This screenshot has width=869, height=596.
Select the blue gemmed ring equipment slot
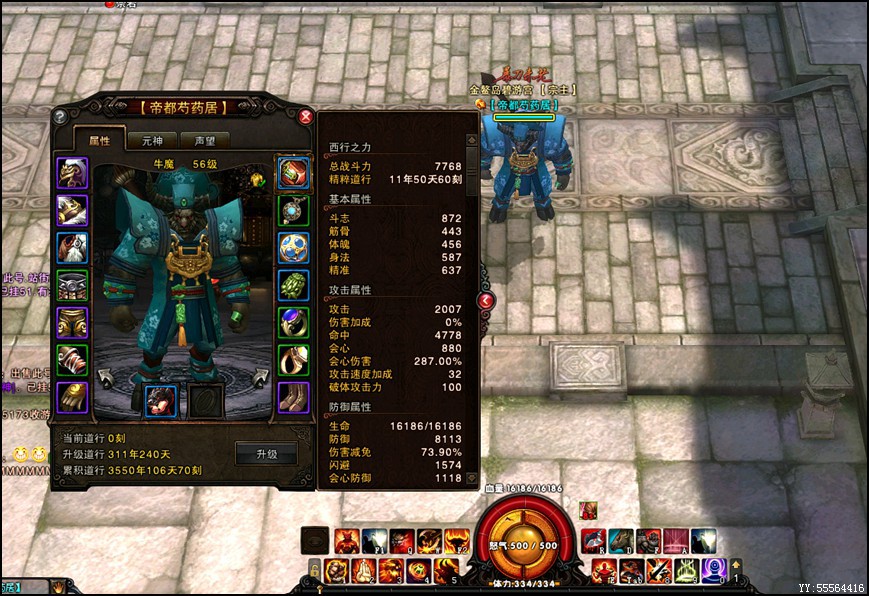293,322
